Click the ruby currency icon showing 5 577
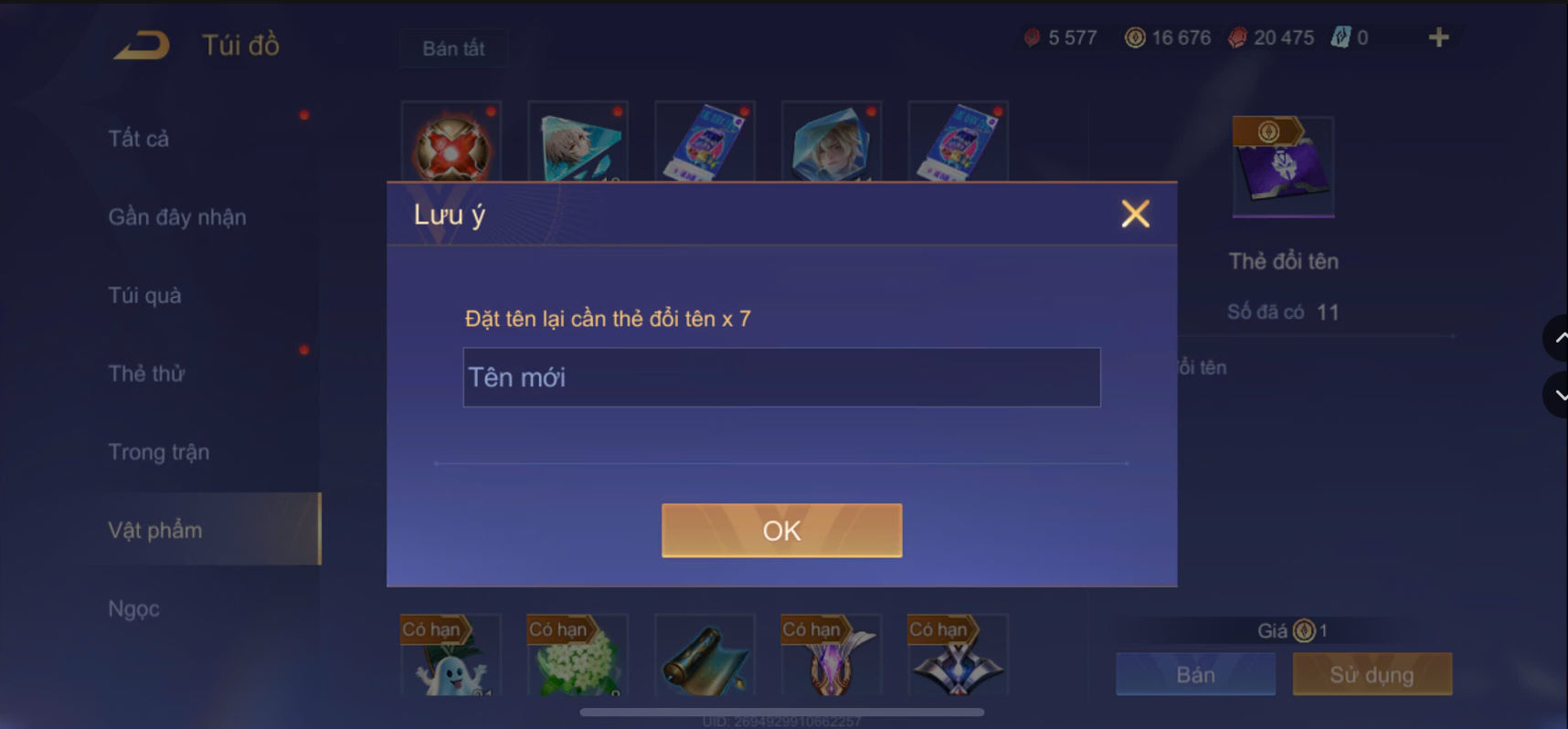This screenshot has height=729, width=1568. pos(1033,37)
